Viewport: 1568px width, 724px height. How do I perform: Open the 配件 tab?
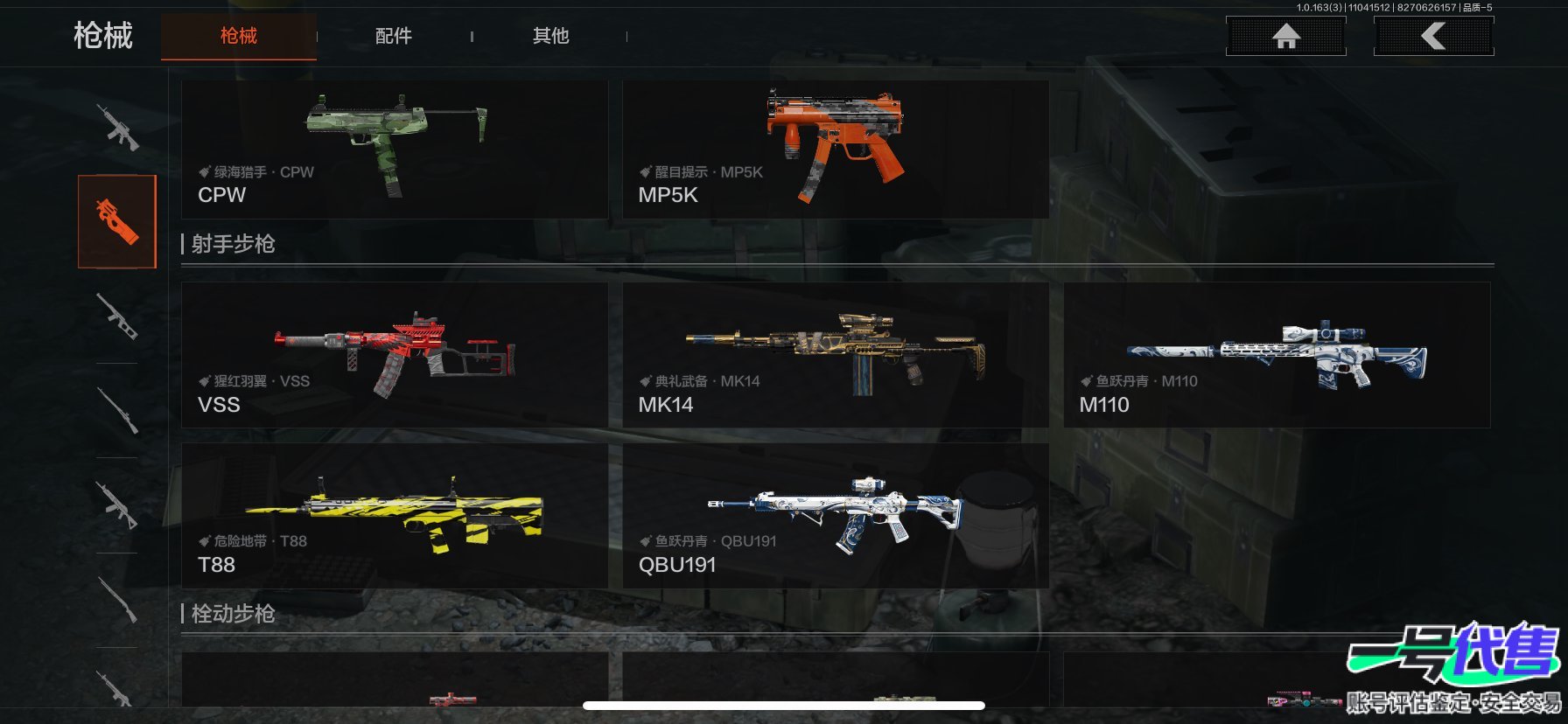coord(393,36)
